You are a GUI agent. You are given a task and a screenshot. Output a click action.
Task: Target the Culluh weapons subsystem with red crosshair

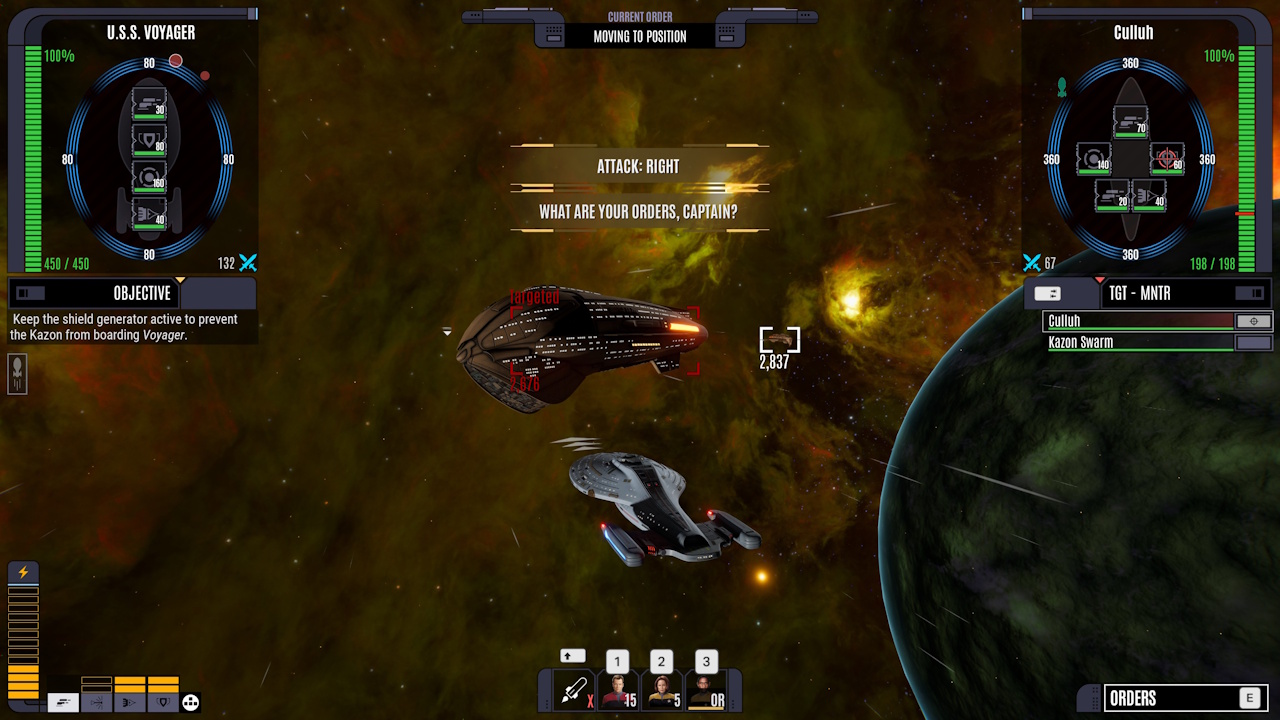coord(1166,158)
